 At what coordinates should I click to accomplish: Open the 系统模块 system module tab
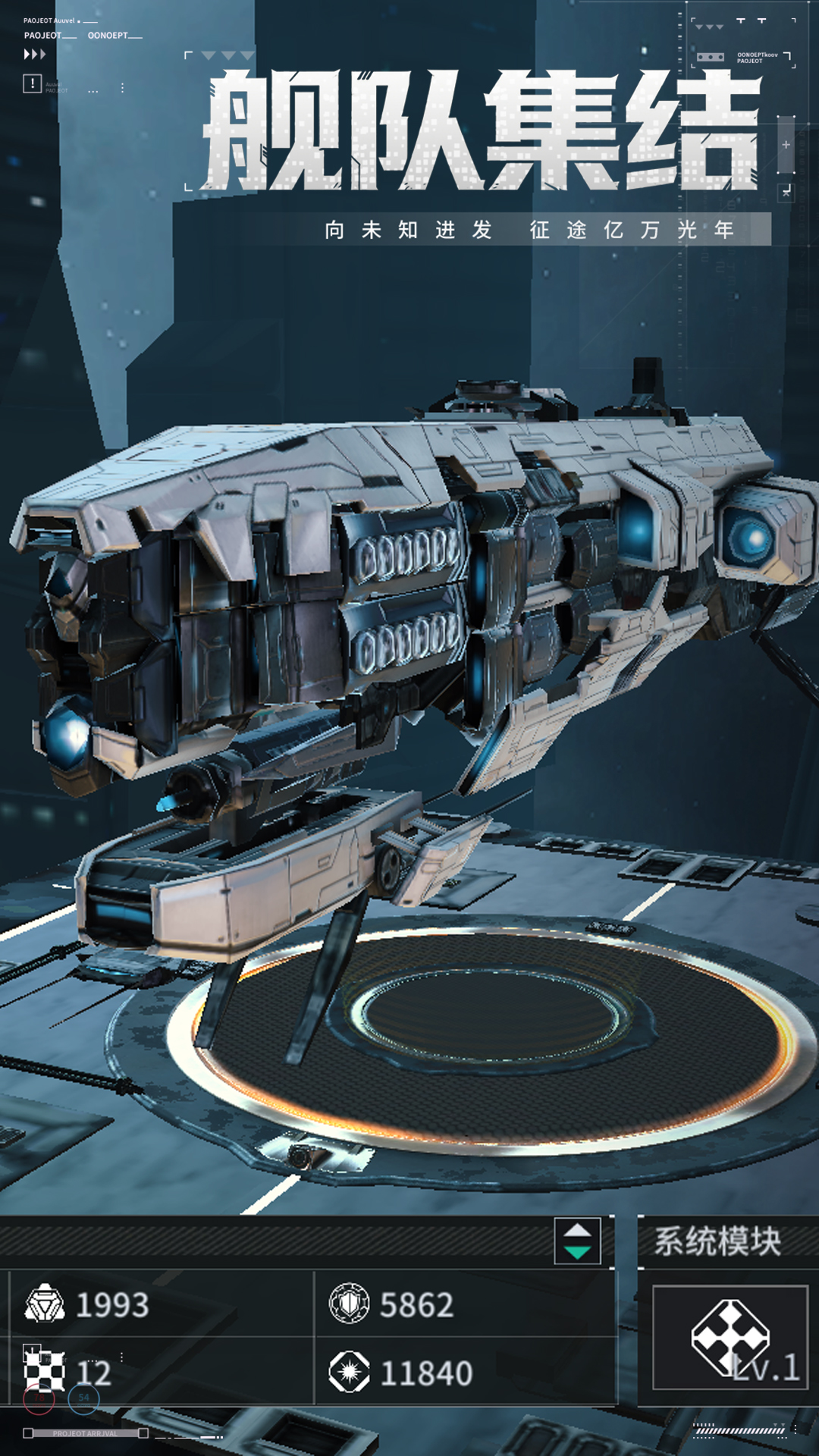coord(718,1241)
